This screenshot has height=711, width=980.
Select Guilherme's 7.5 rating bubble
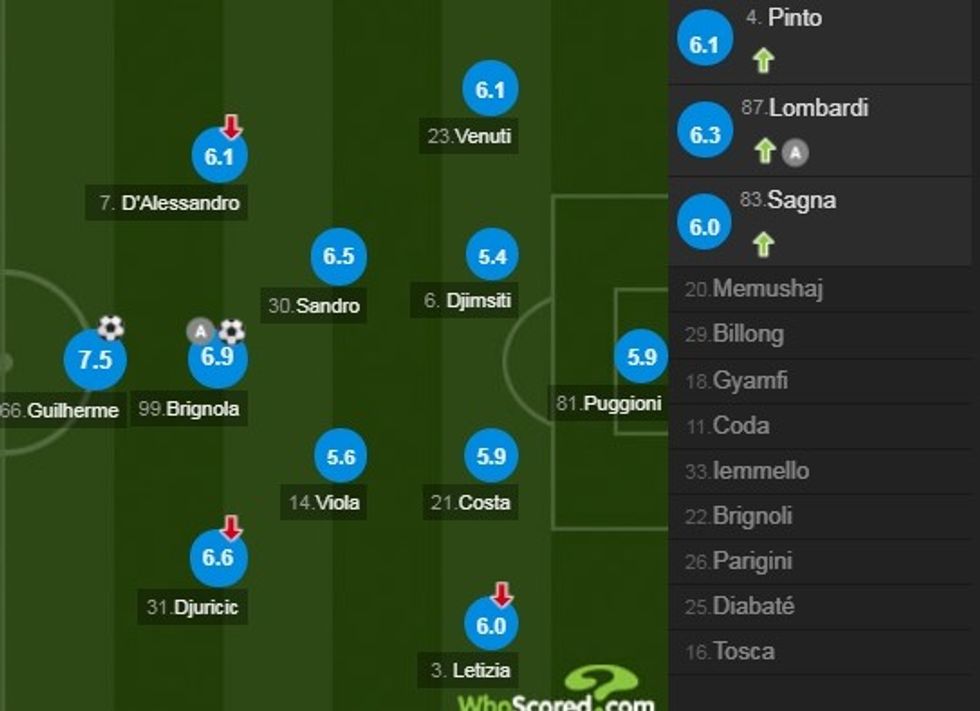coord(95,359)
